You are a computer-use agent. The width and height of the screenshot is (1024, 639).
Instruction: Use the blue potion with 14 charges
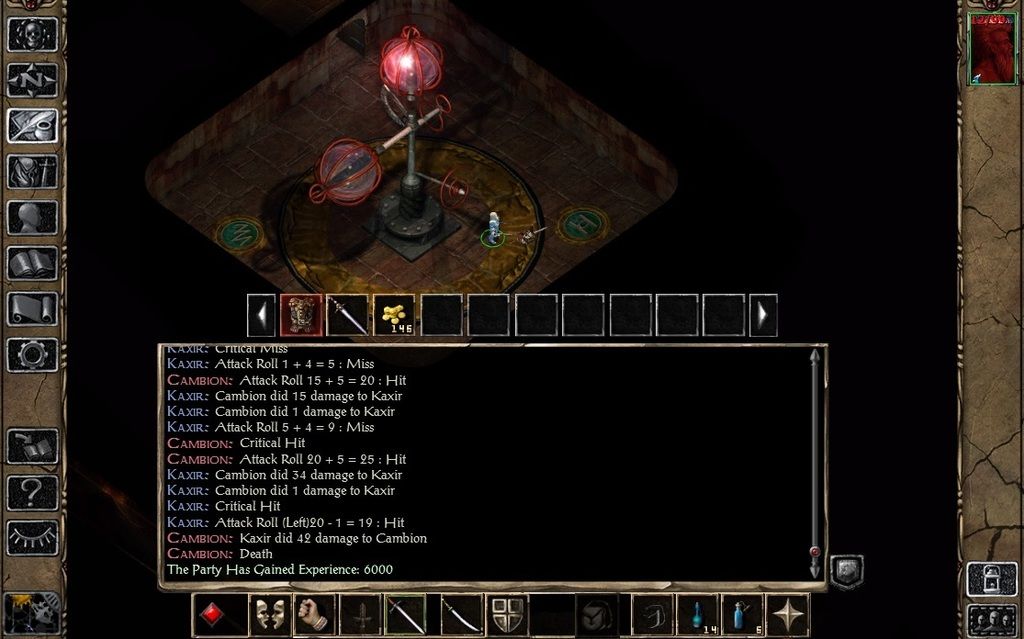tap(697, 614)
